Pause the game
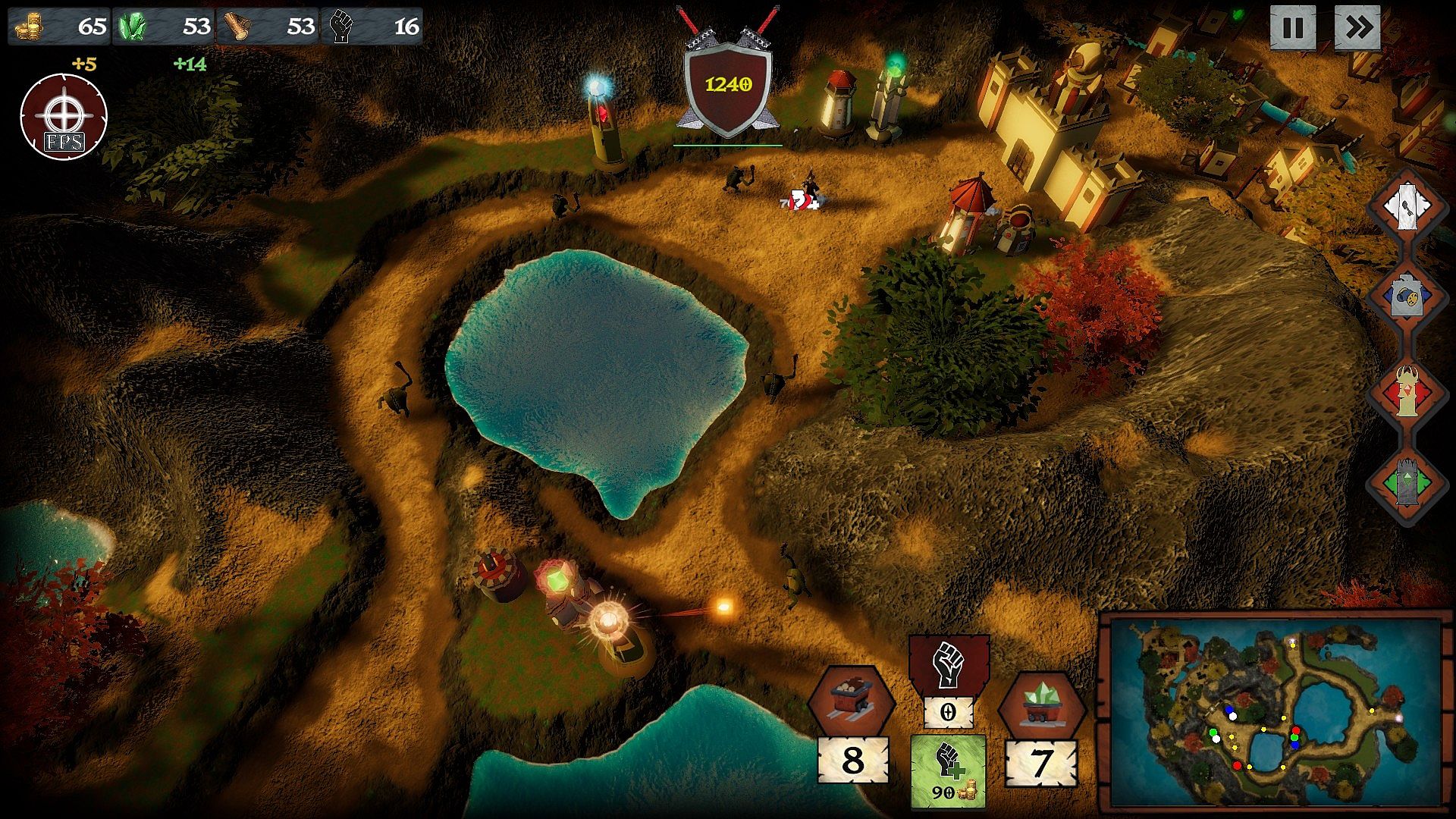This screenshot has width=1456, height=819. coord(1292,28)
